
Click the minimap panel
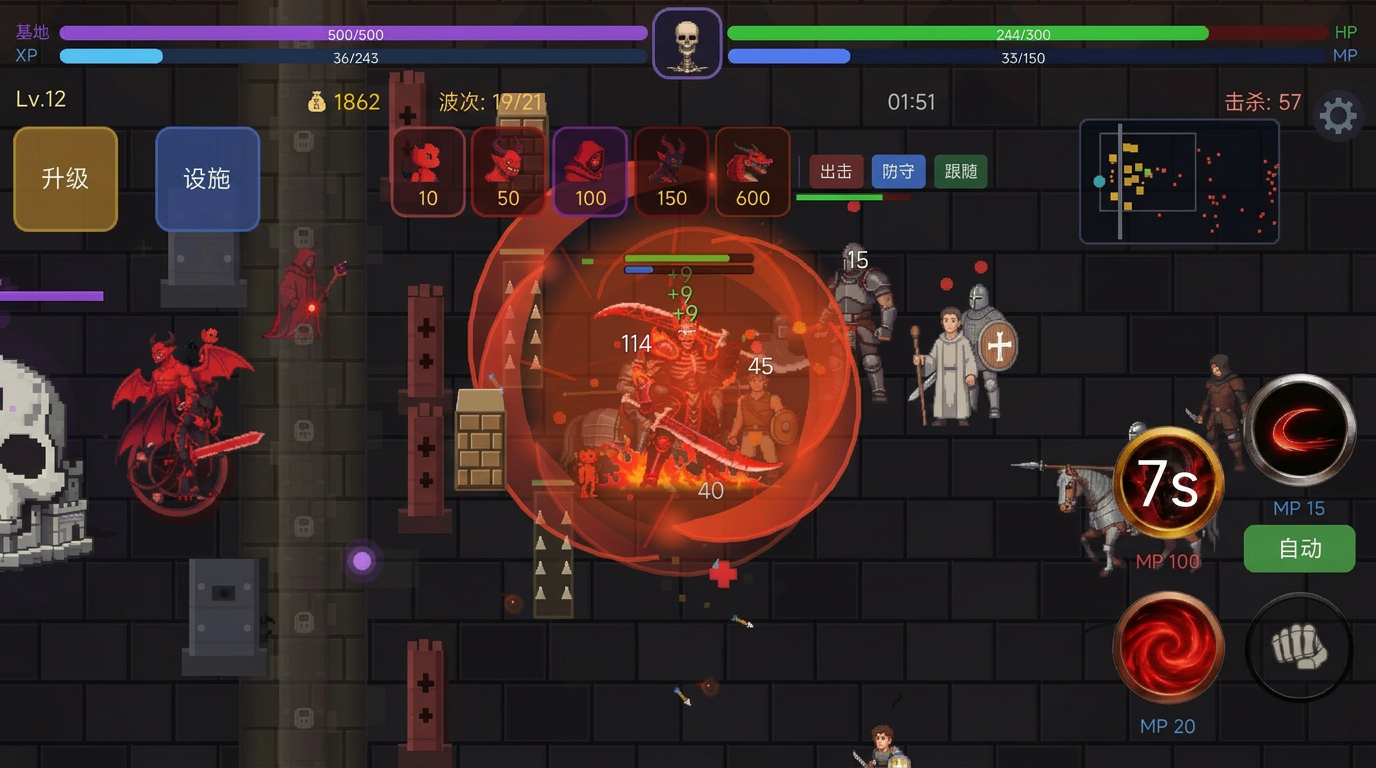pos(1179,181)
